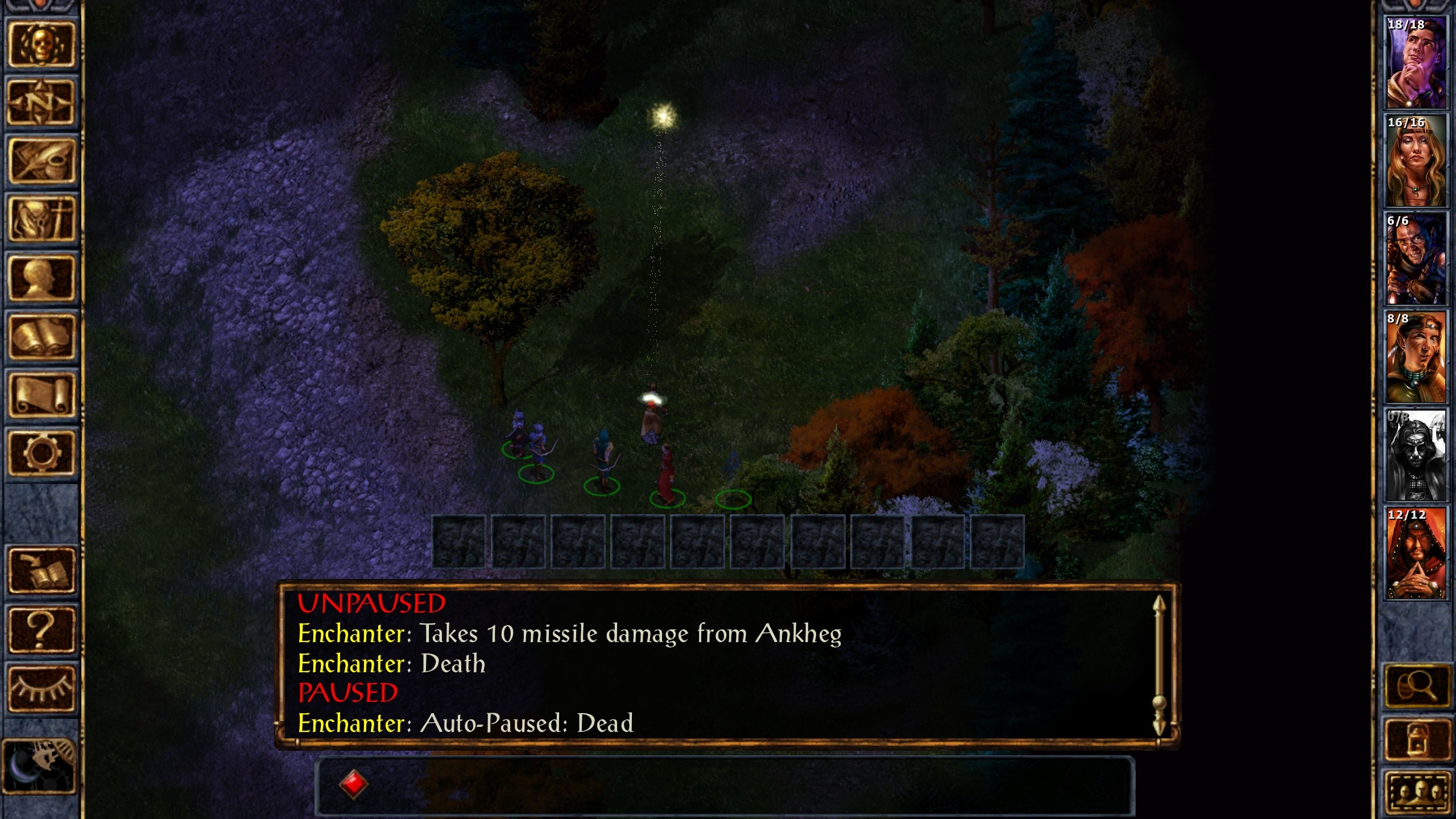Click the golden skull button
Screen dimensions: 1456x819
tap(41, 44)
